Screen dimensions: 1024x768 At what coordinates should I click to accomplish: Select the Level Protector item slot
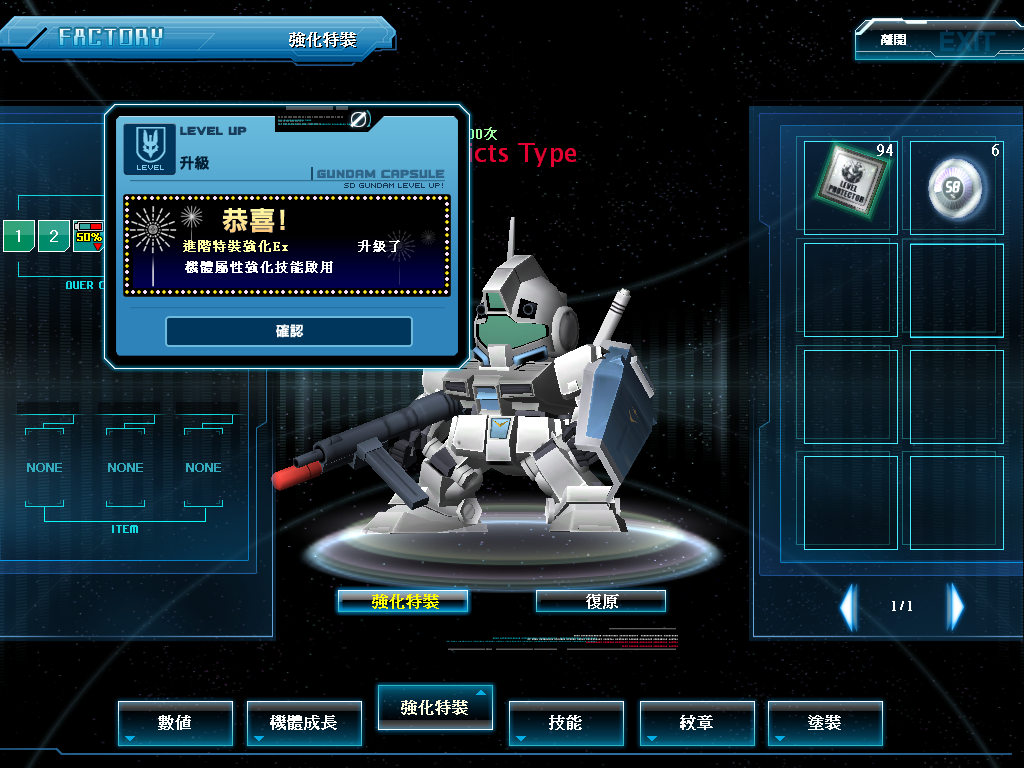pos(850,186)
